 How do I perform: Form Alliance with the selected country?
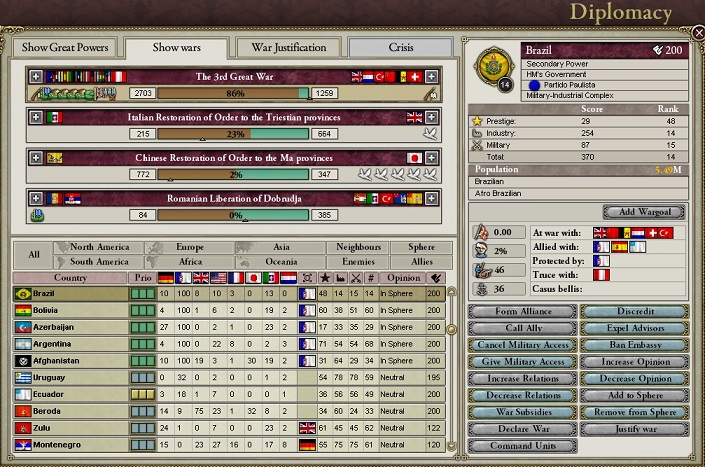pyautogui.click(x=522, y=312)
